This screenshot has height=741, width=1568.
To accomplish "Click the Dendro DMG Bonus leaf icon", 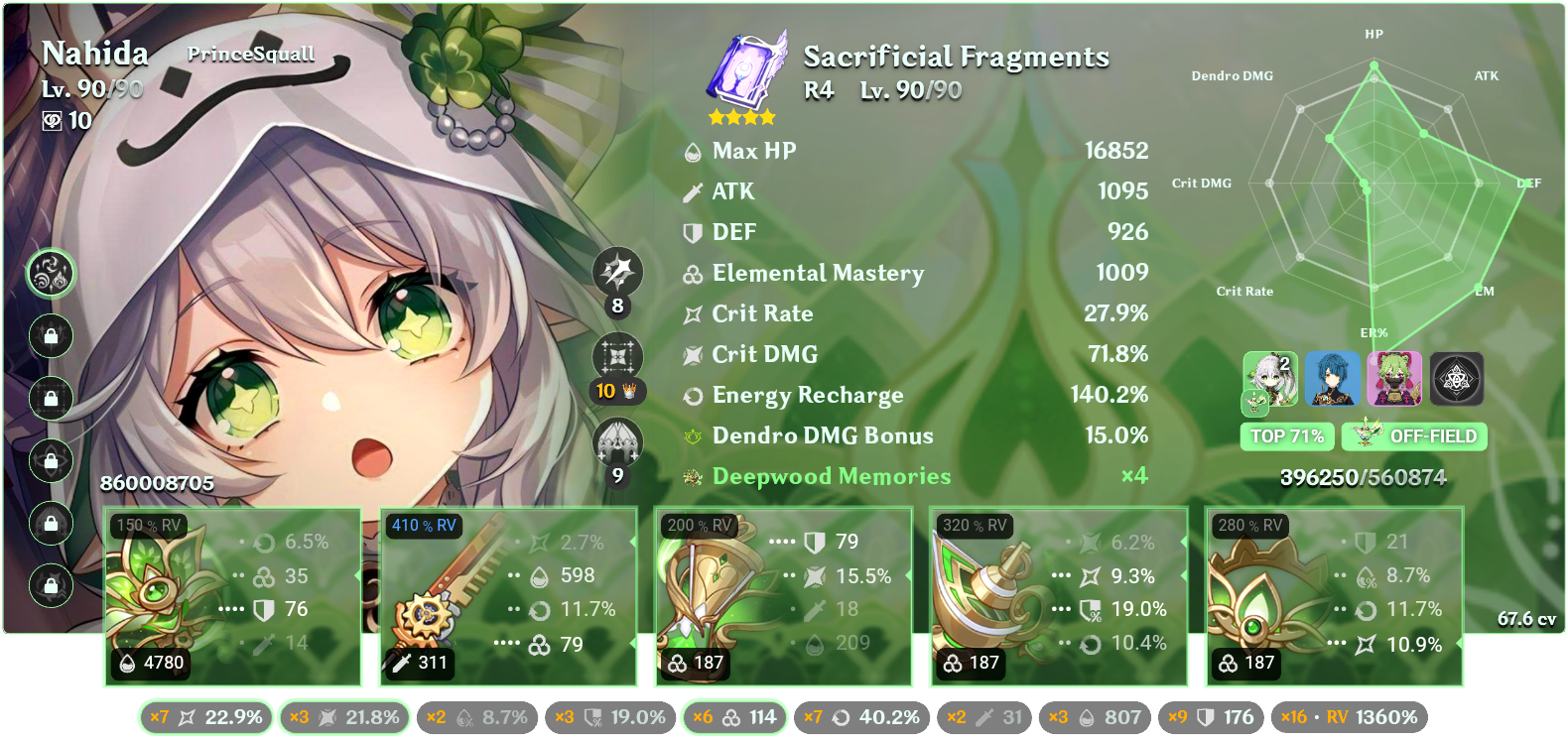I will (x=691, y=435).
